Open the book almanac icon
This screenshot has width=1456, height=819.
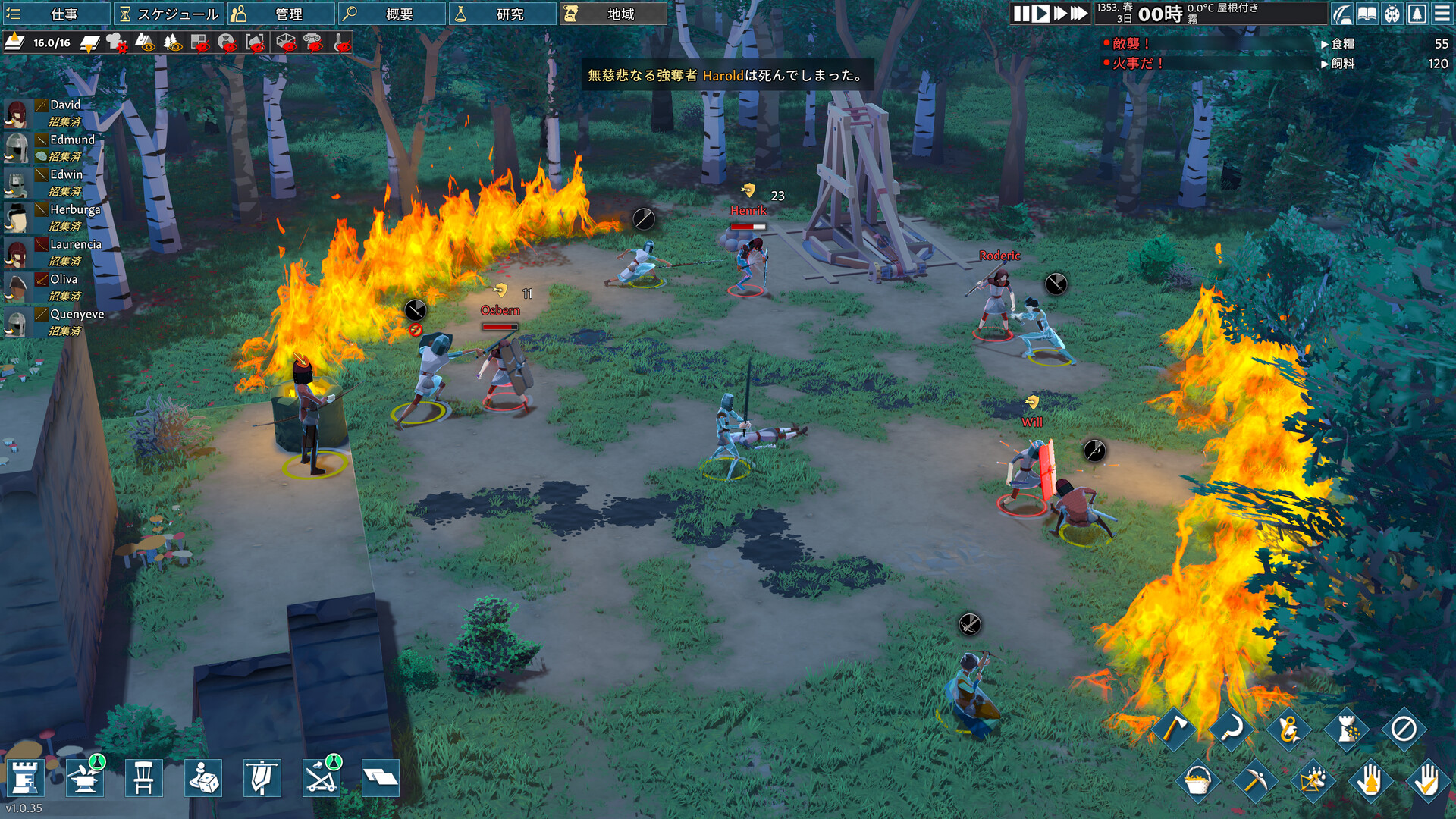pyautogui.click(x=1367, y=14)
